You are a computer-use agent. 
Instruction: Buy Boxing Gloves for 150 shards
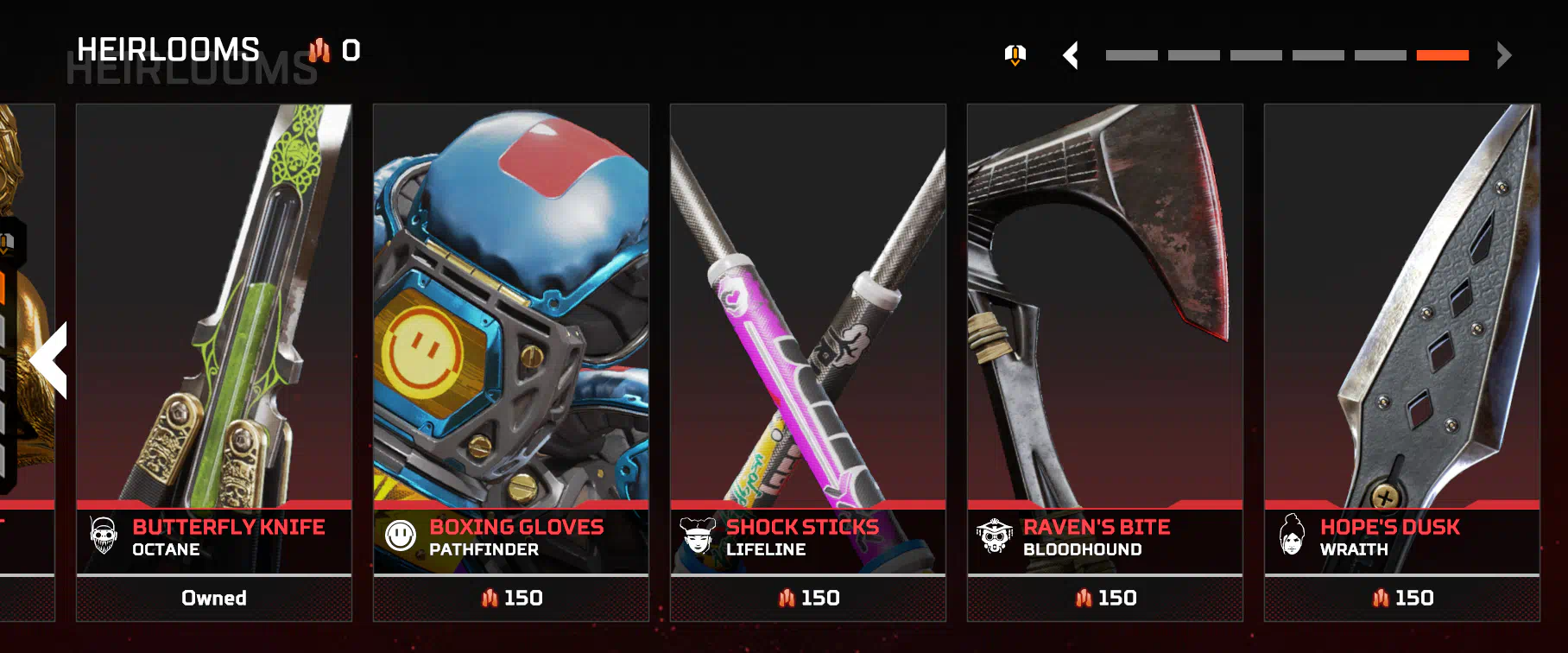[x=511, y=598]
